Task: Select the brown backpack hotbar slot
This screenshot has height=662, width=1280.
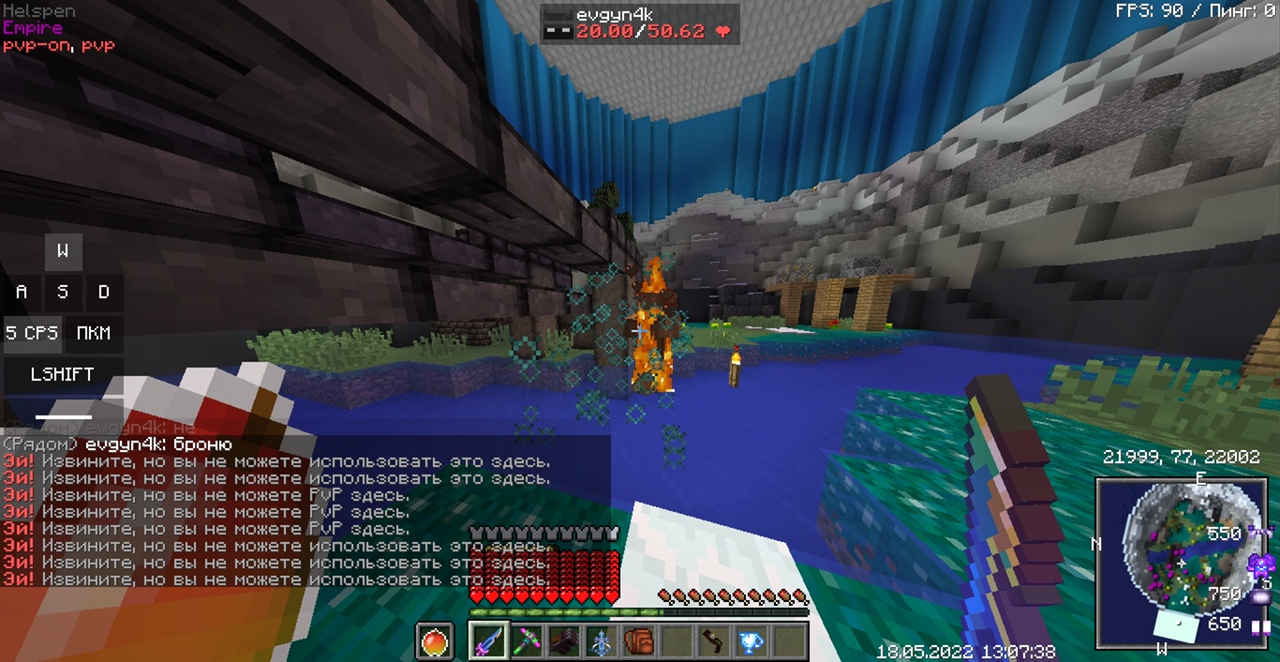Action: point(639,641)
